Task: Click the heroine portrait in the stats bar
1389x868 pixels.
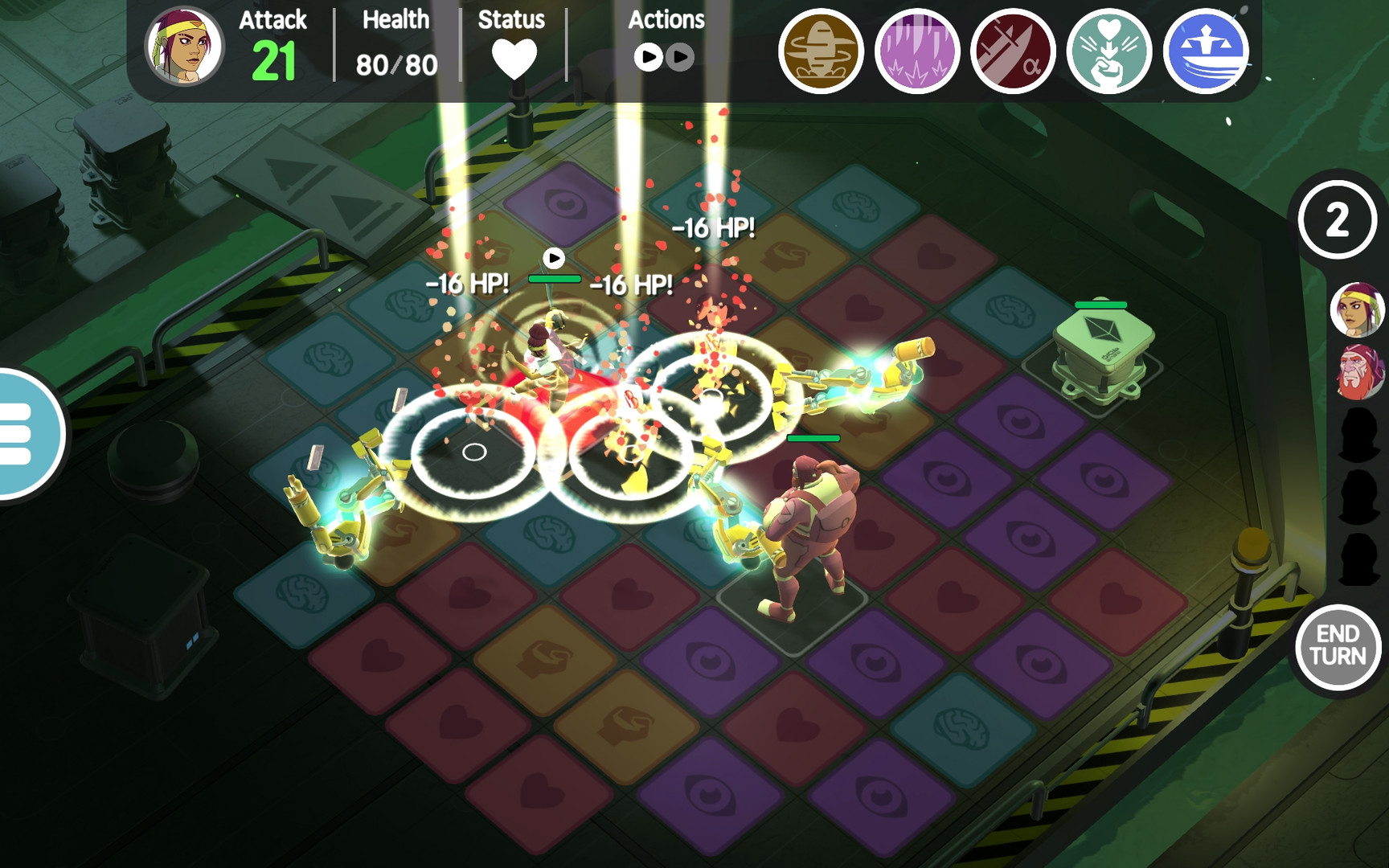Action: point(184,47)
